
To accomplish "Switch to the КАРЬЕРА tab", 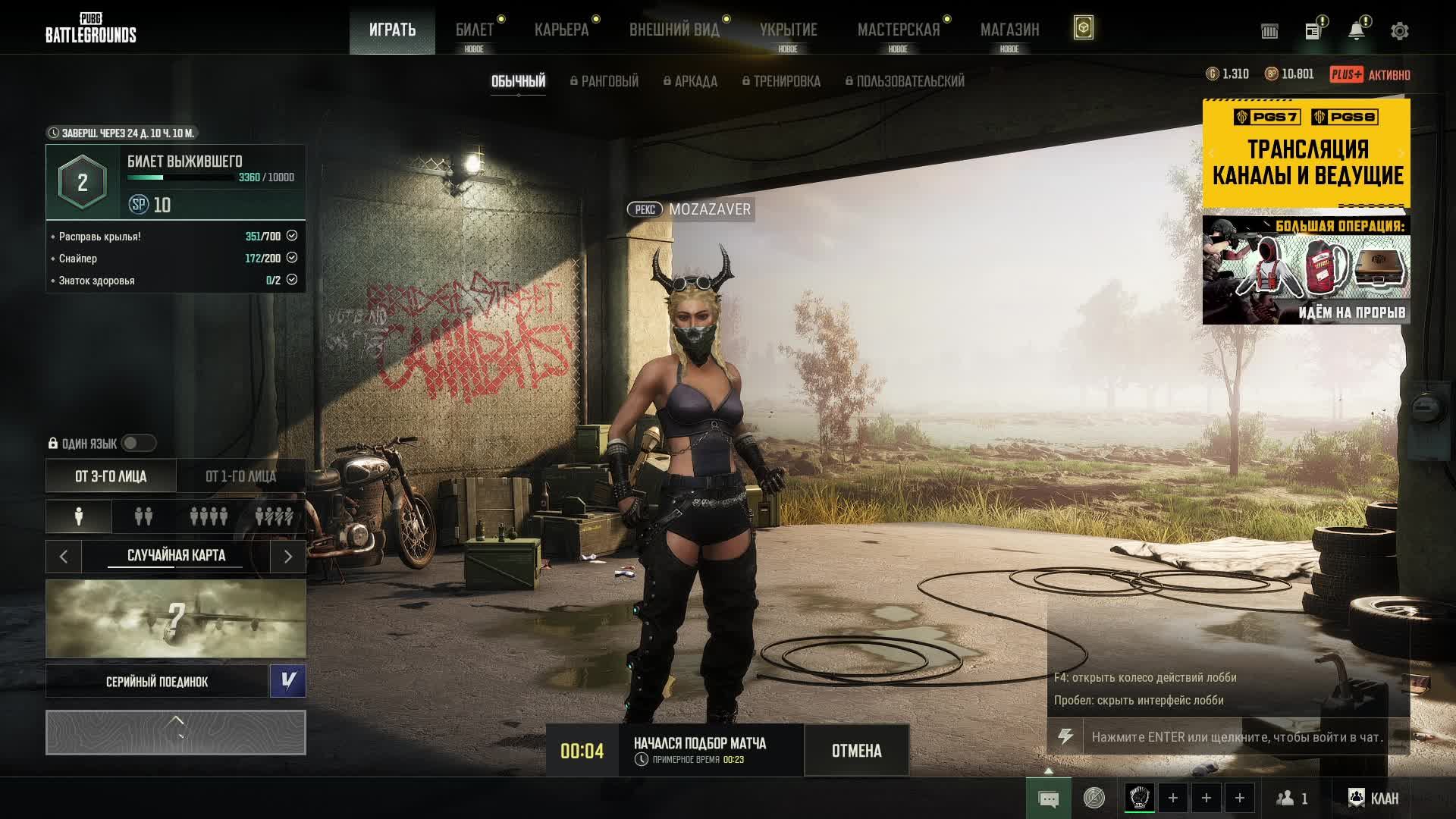I will [561, 30].
